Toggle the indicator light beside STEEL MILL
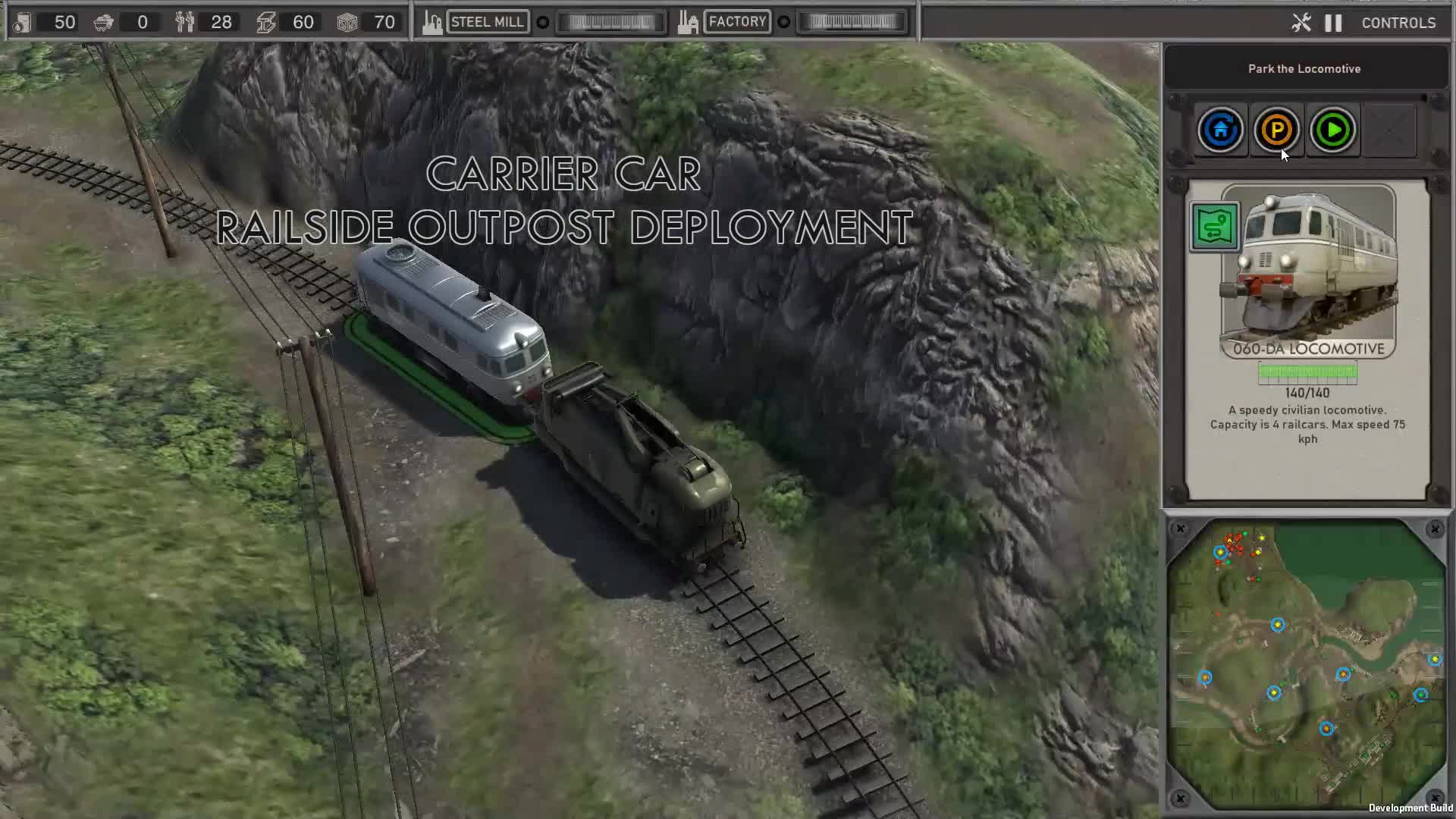Screen dimensions: 1456x819 542,23
